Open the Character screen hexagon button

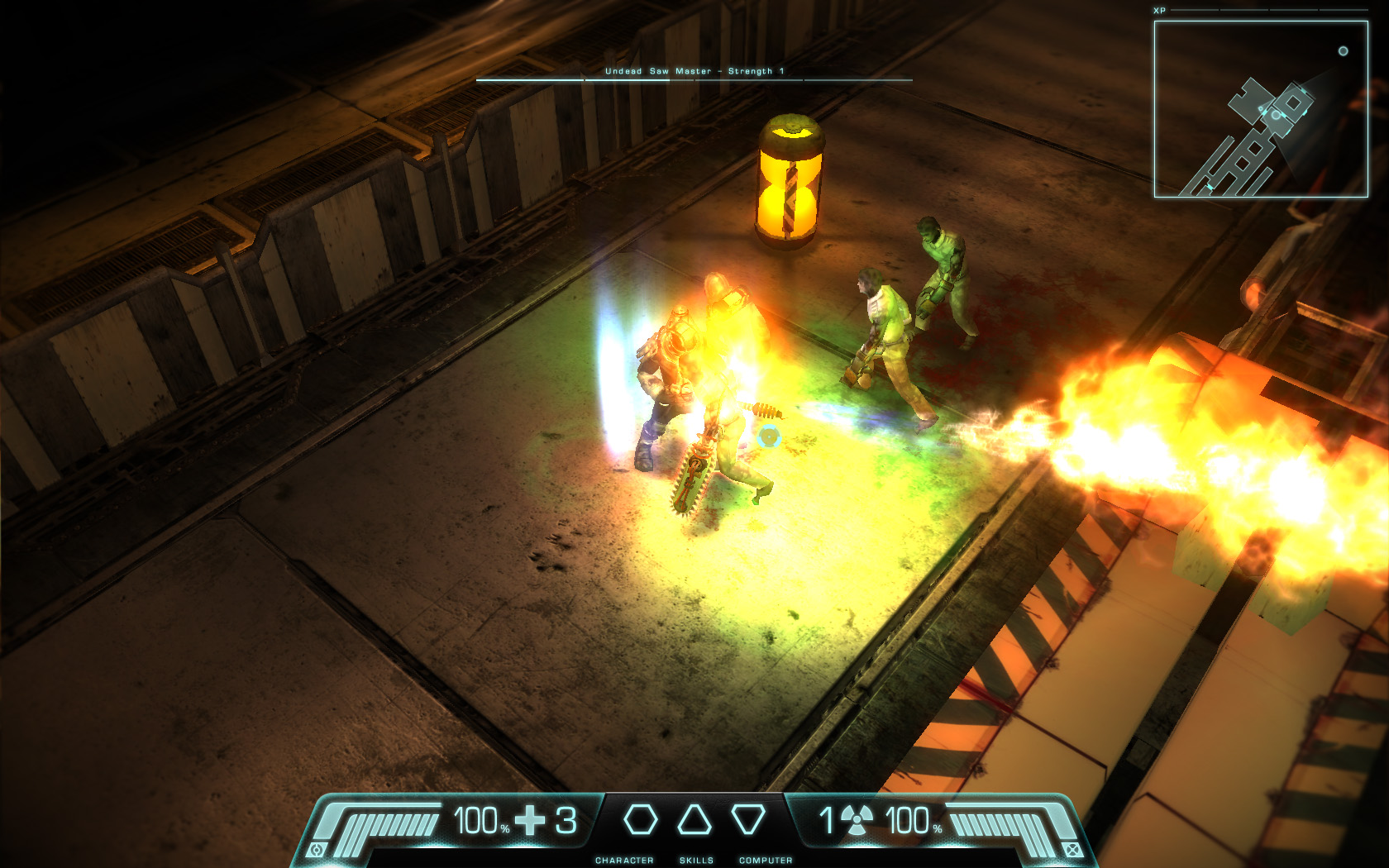(x=640, y=820)
